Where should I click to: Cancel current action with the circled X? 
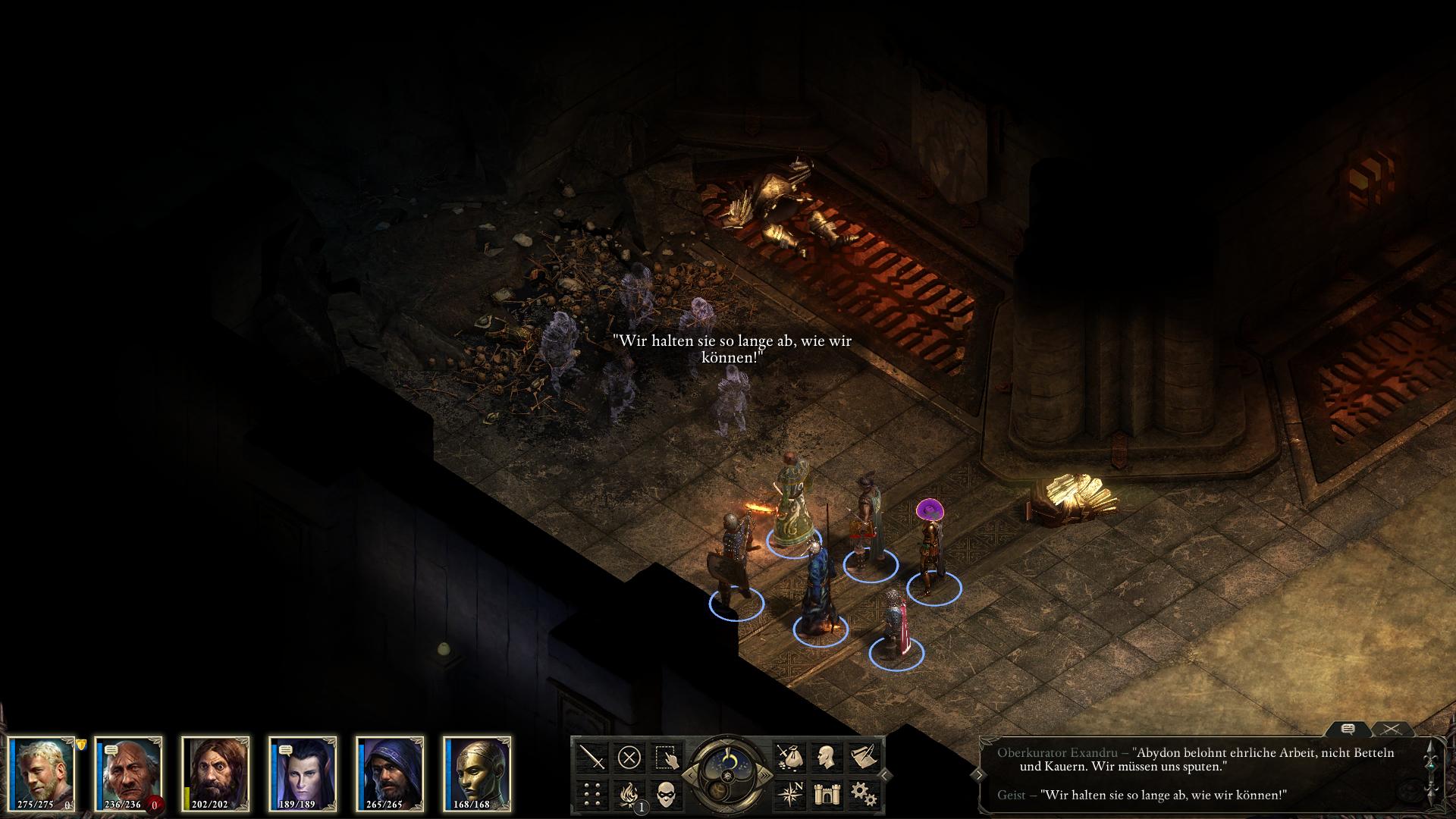[x=629, y=757]
